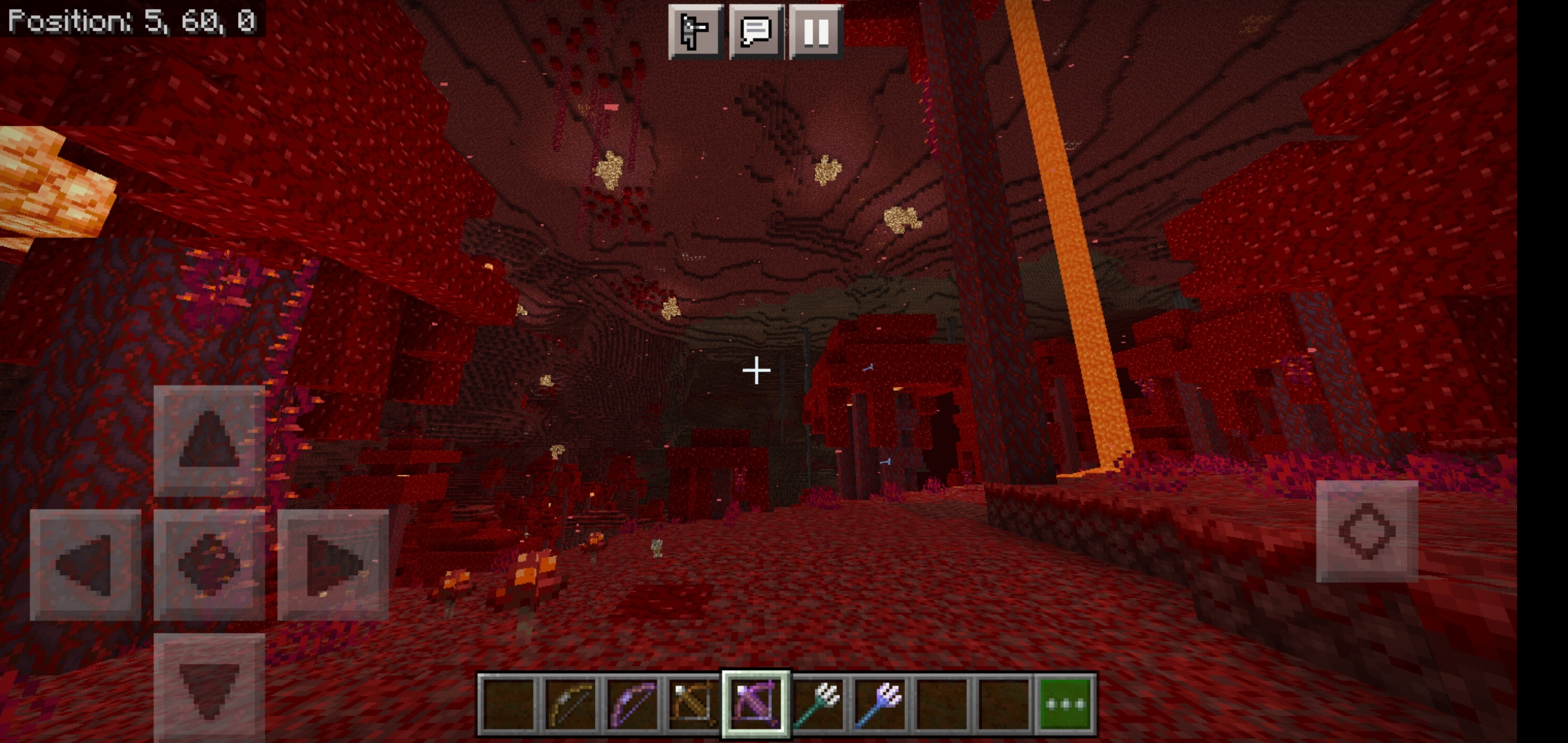
Task: Select the enchanted purple crossbow slot
Action: 755,704
